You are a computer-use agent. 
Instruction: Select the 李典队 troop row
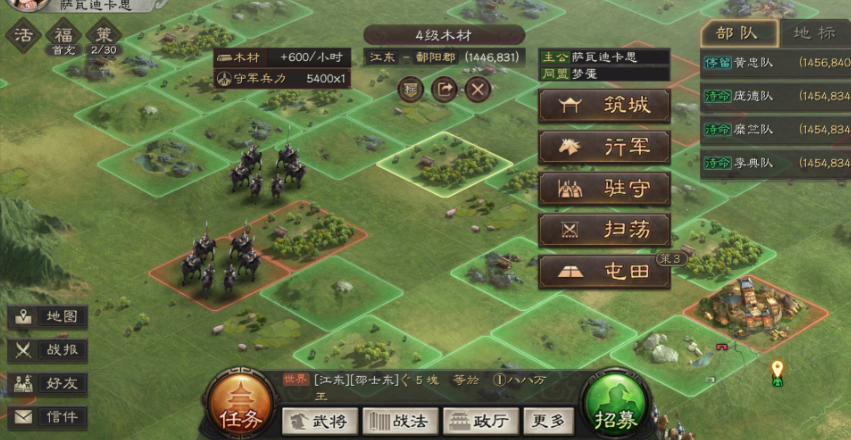click(x=775, y=162)
